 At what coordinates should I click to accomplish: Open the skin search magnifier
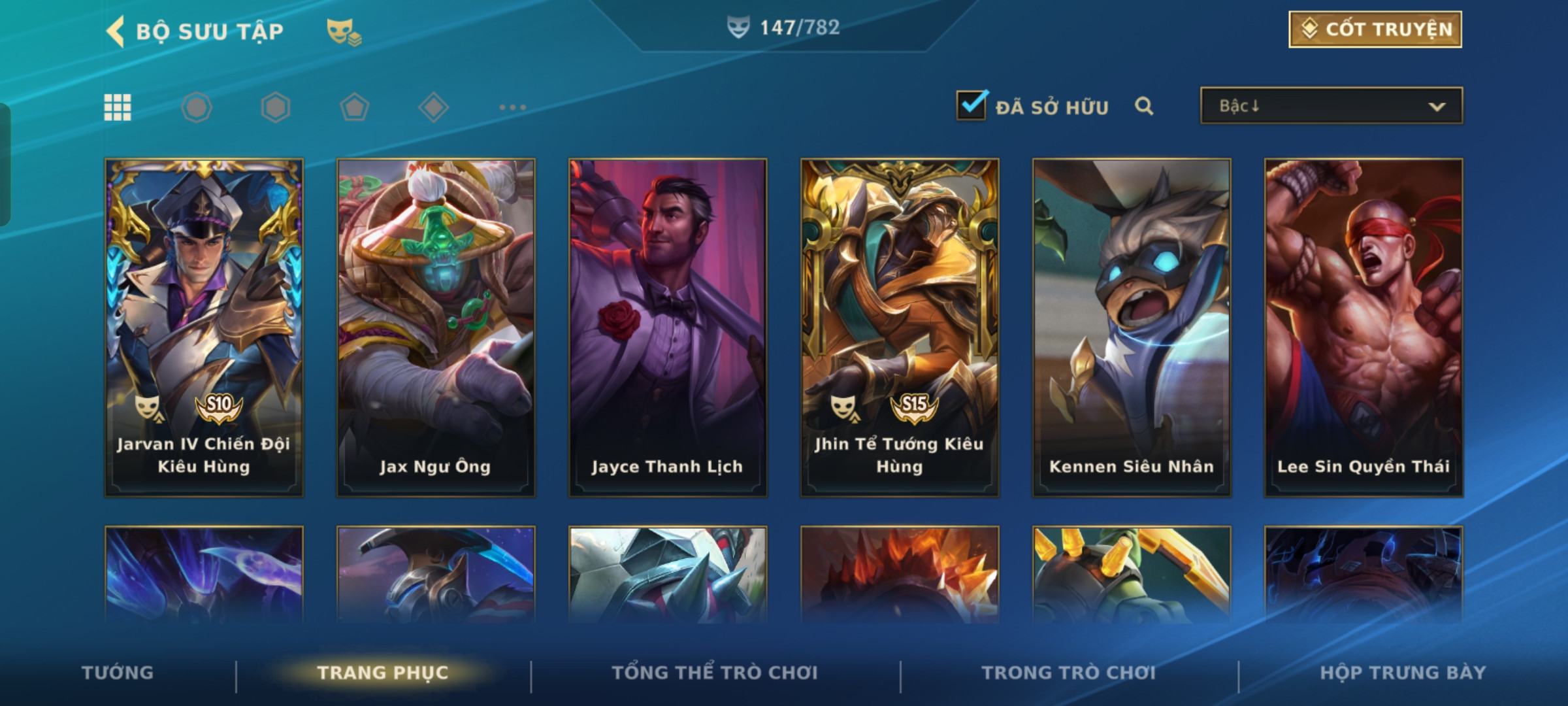point(1144,106)
